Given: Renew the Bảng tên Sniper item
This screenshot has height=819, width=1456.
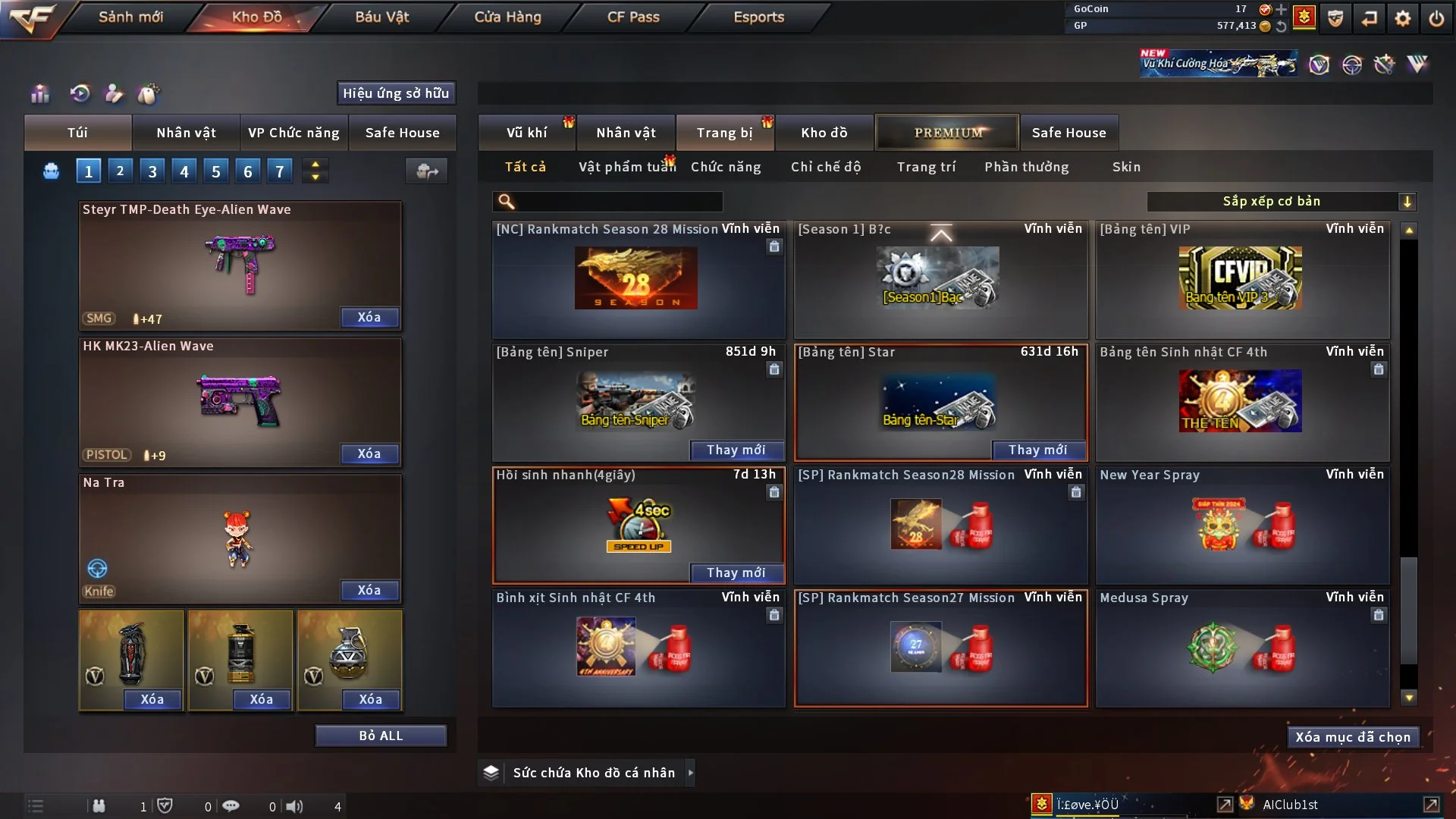Looking at the screenshot, I should 736,450.
